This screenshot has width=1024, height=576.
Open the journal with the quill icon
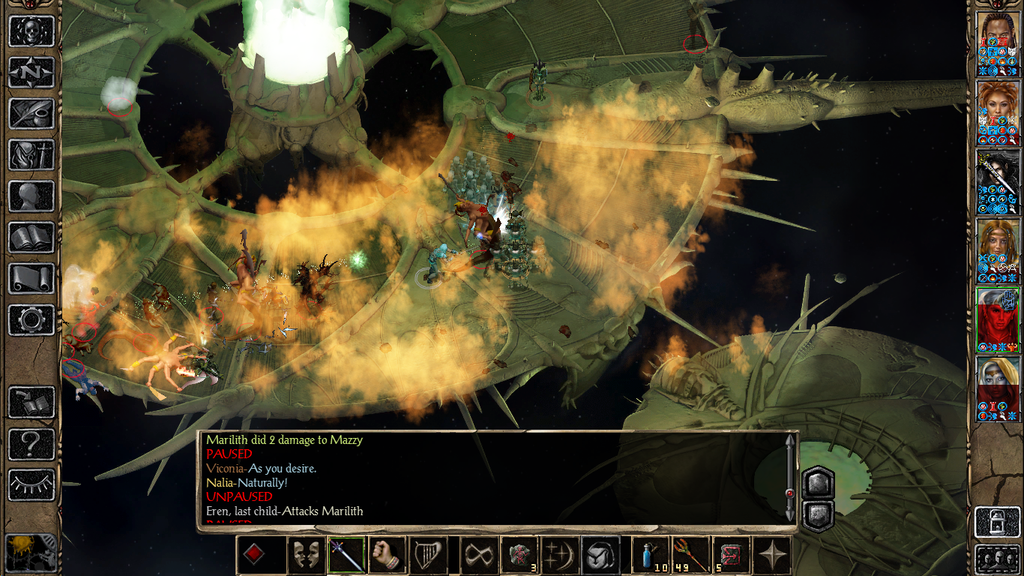[31, 113]
